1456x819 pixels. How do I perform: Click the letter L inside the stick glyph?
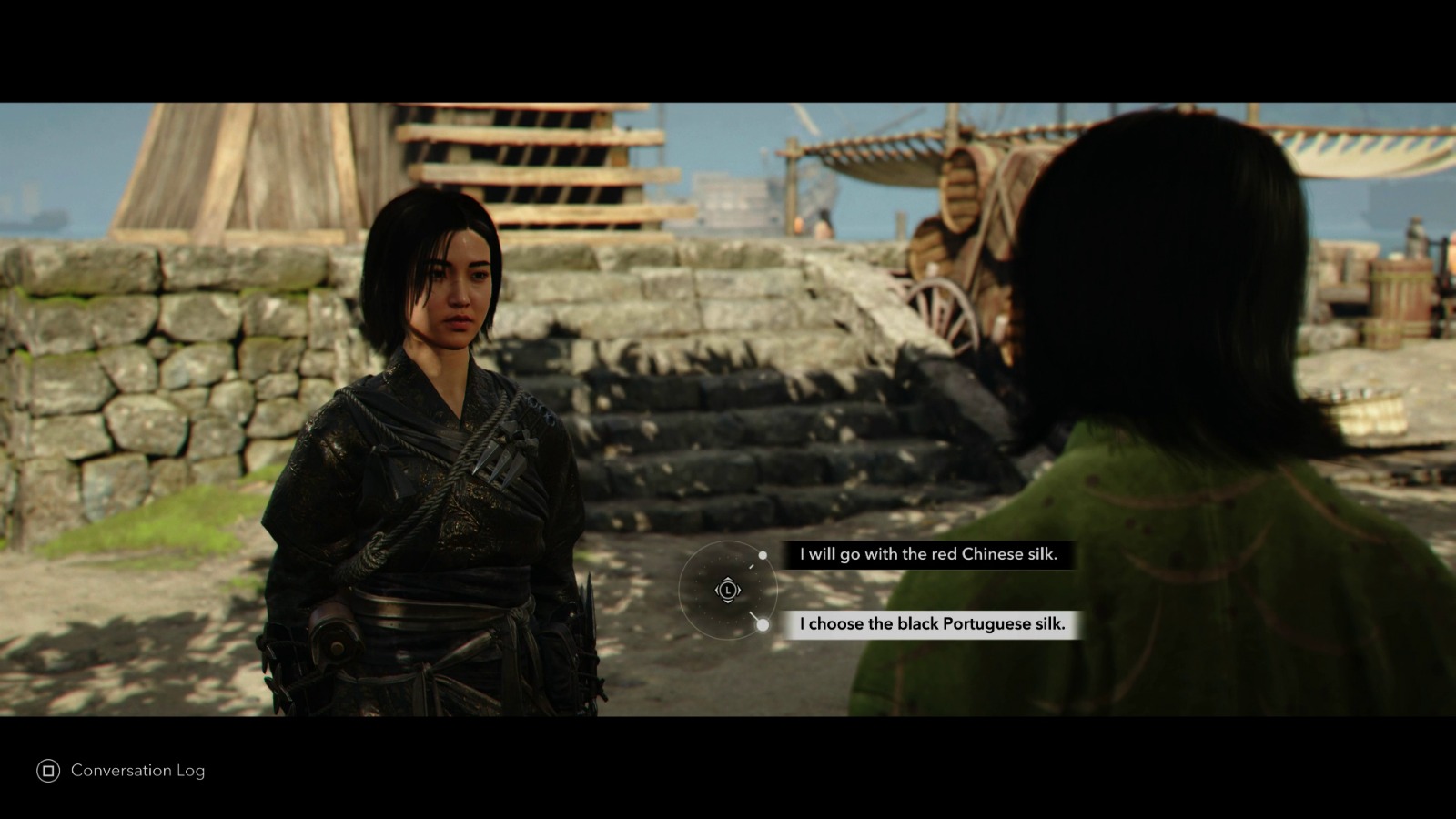pyautogui.click(x=726, y=590)
